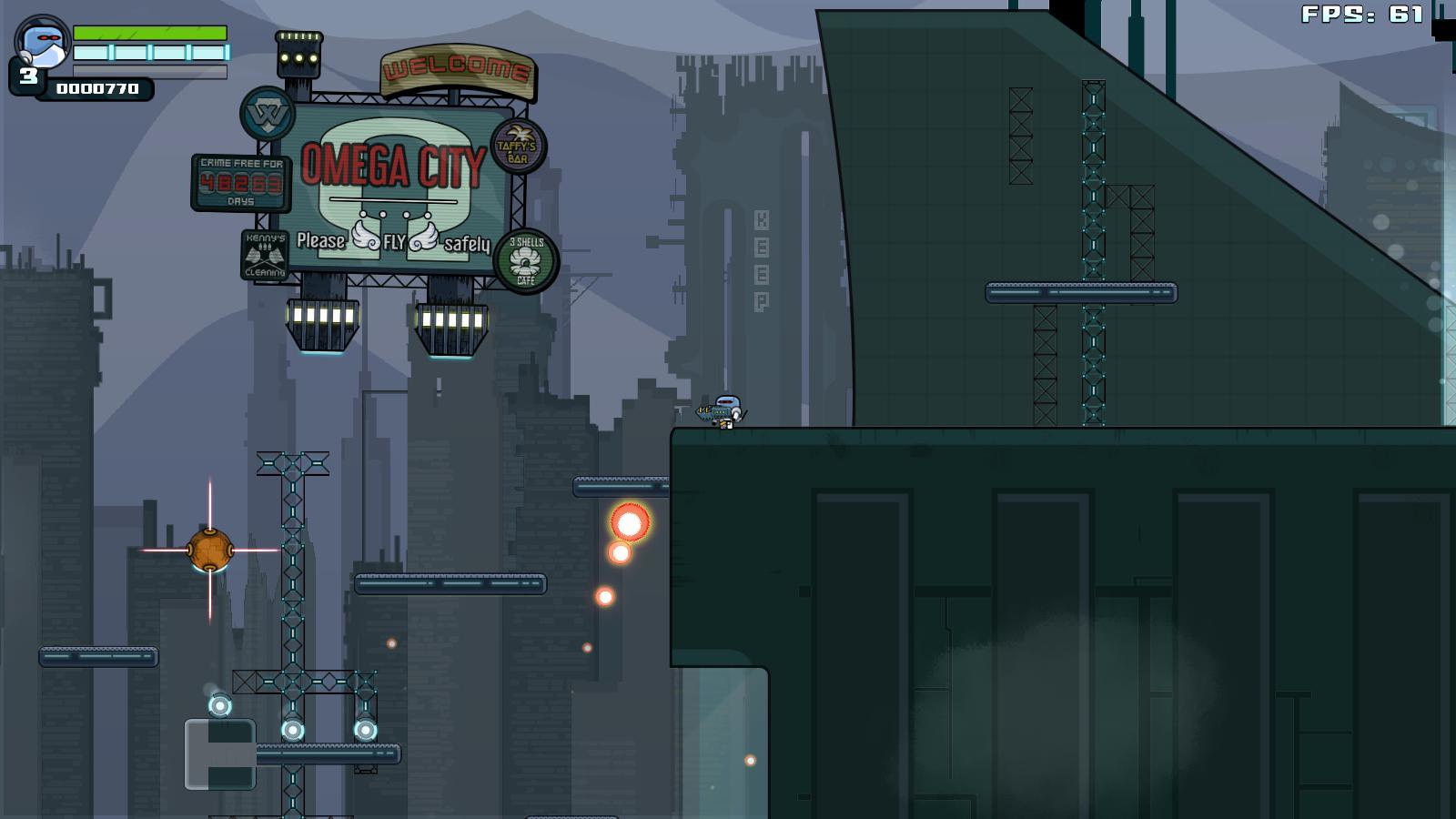1456x819 pixels.
Task: Select the winged 'Please FLY safely' emblem
Action: coord(392,242)
